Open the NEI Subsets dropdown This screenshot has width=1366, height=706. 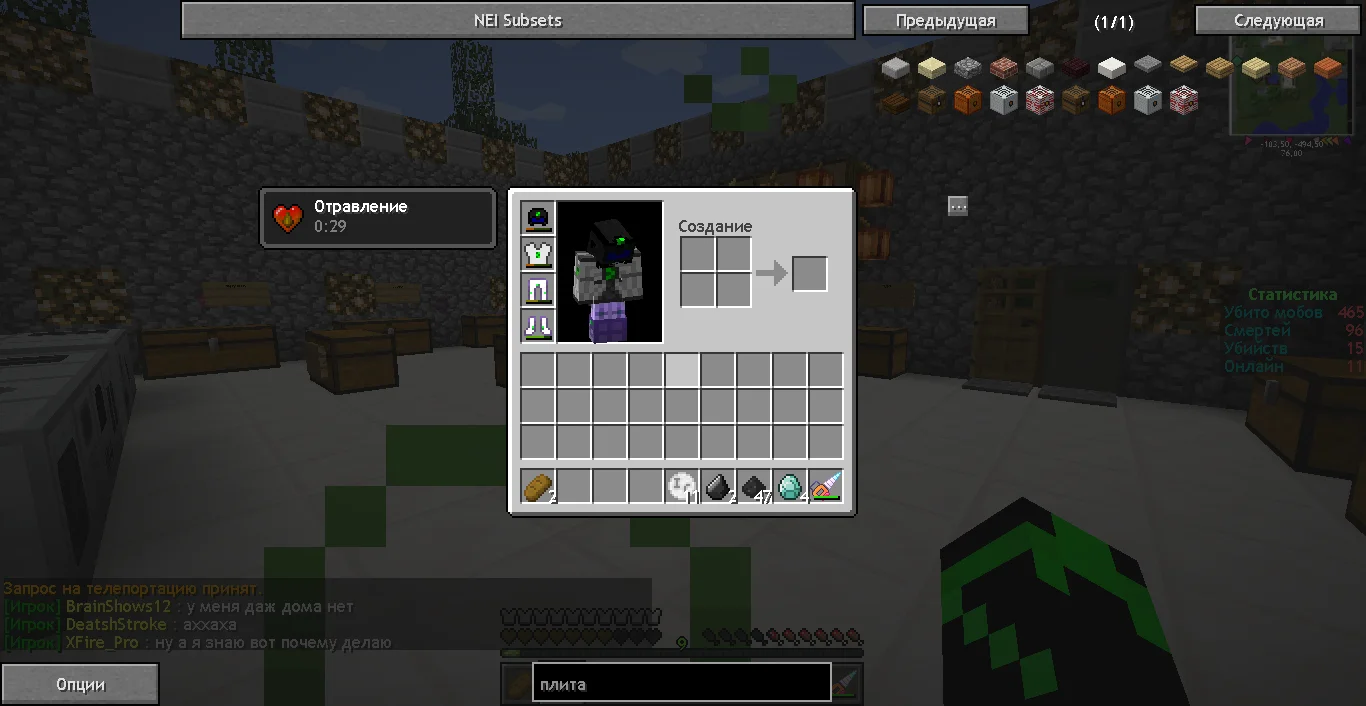tap(517, 20)
